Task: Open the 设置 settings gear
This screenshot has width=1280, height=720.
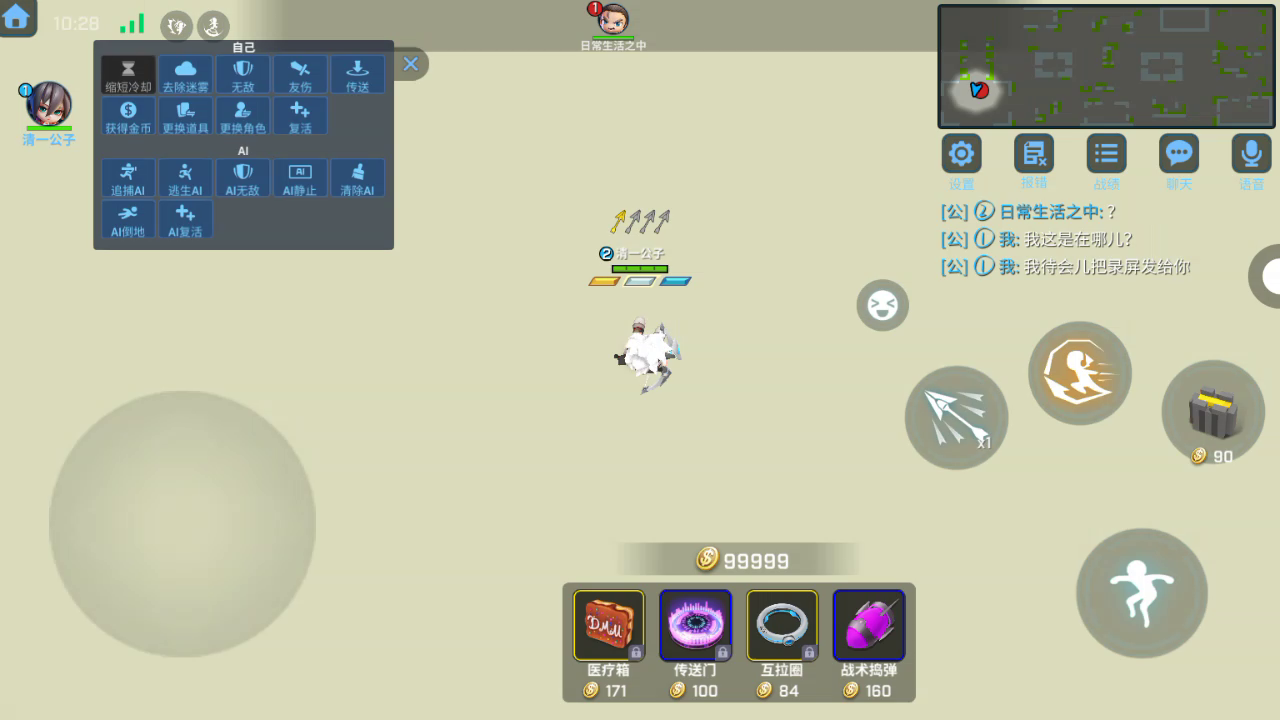Action: tap(961, 154)
